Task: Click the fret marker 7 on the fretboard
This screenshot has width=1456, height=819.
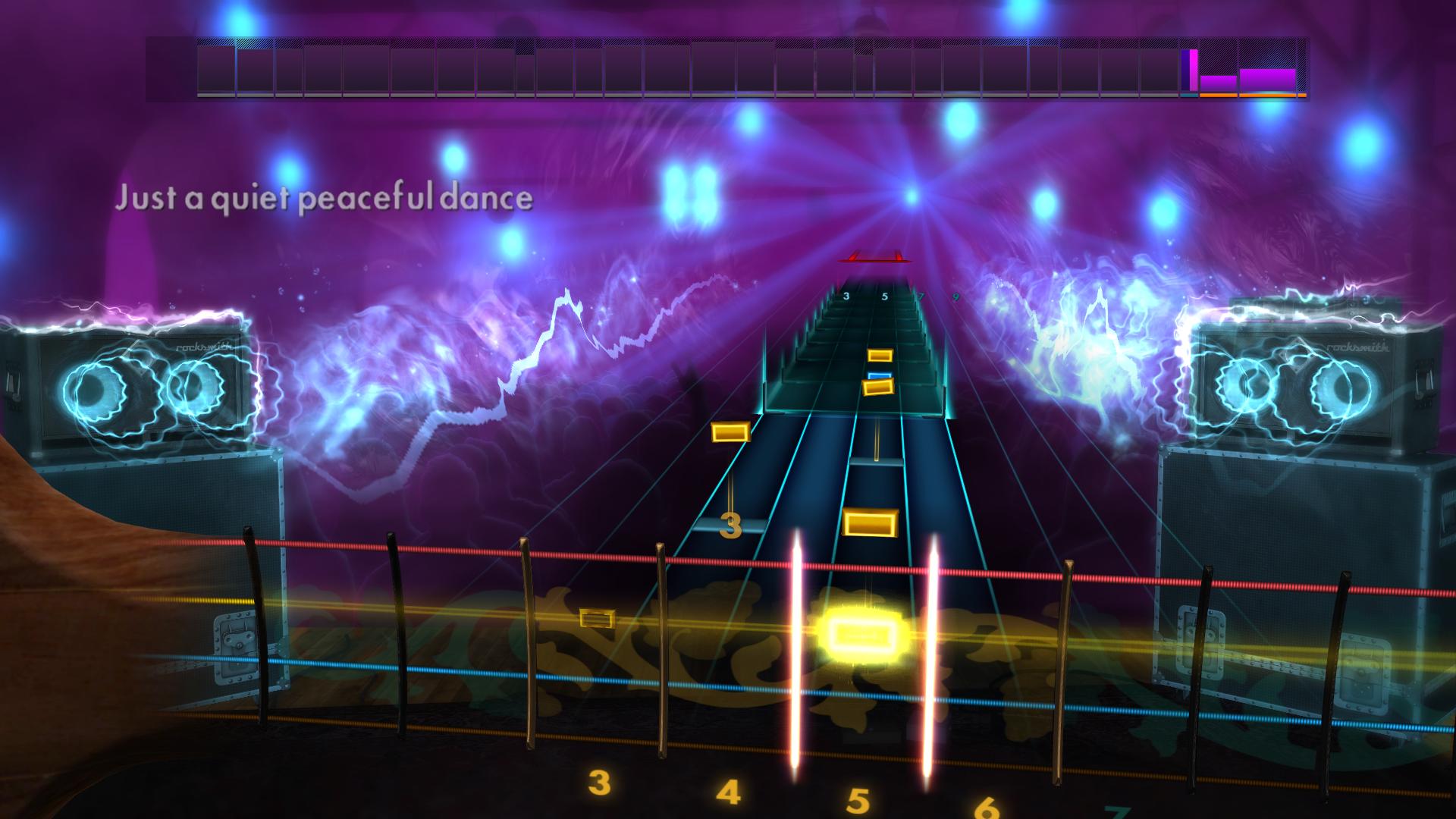Action: coord(920,297)
